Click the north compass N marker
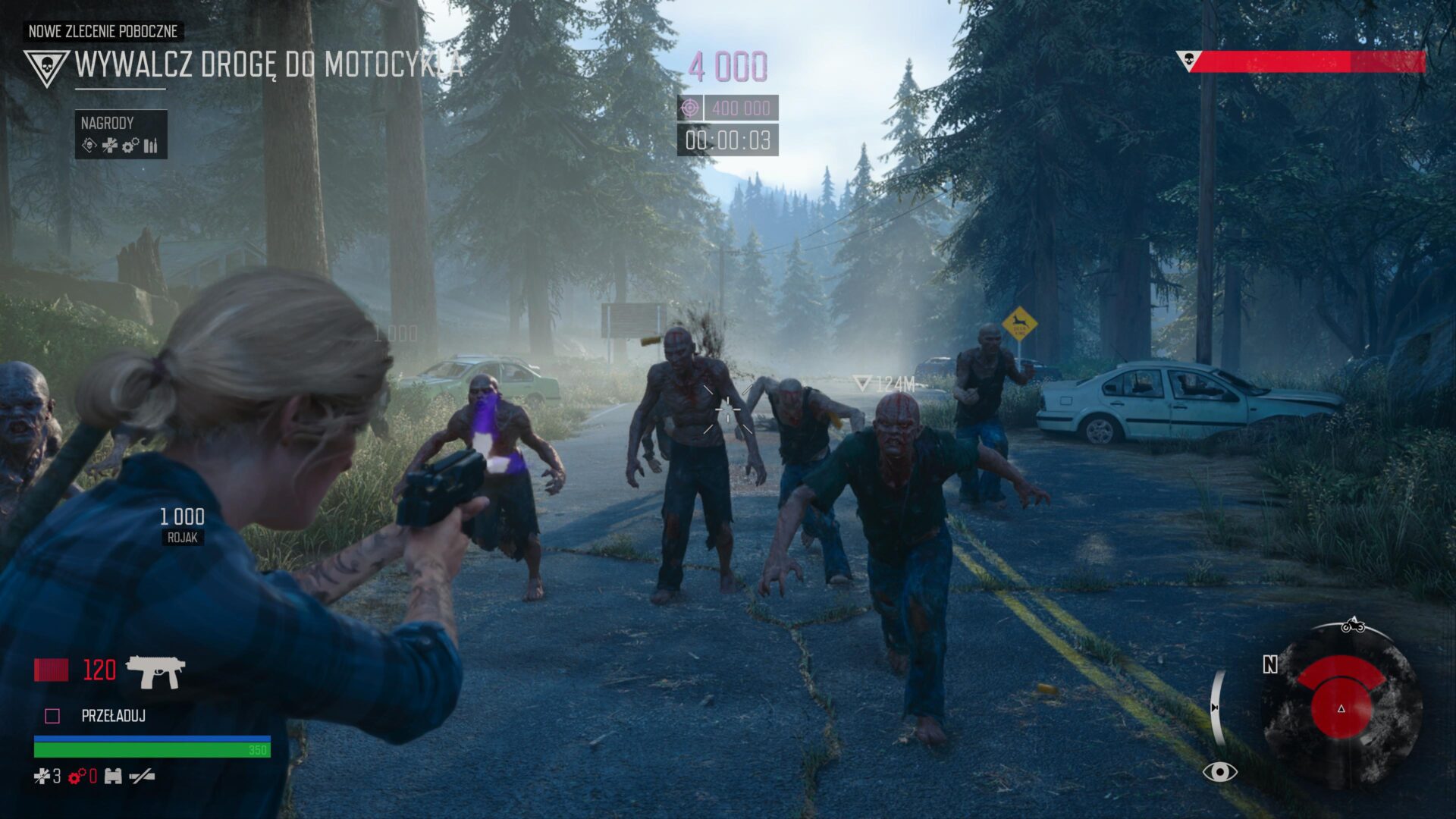Viewport: 1456px width, 819px height. [x=1270, y=664]
